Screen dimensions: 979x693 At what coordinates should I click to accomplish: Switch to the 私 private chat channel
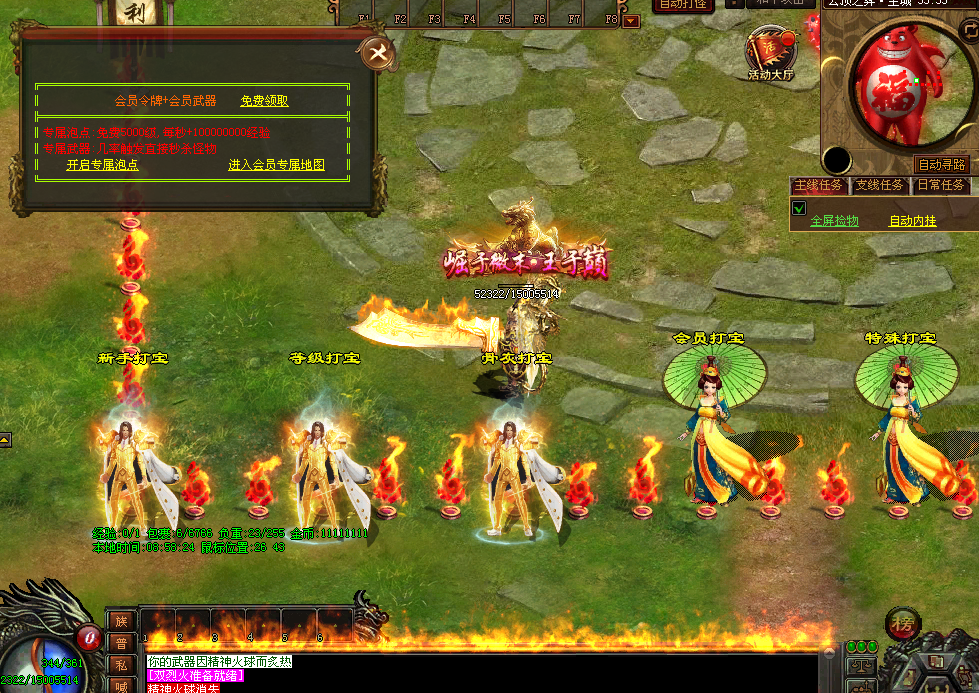120,664
